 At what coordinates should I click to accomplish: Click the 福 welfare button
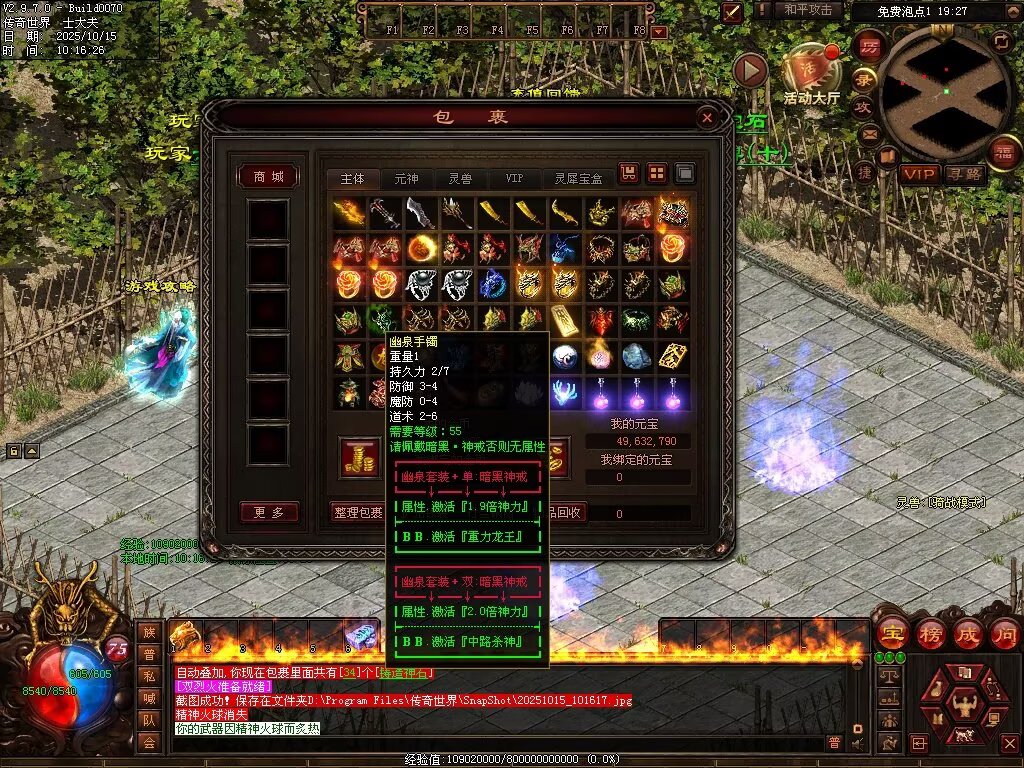(1002, 152)
